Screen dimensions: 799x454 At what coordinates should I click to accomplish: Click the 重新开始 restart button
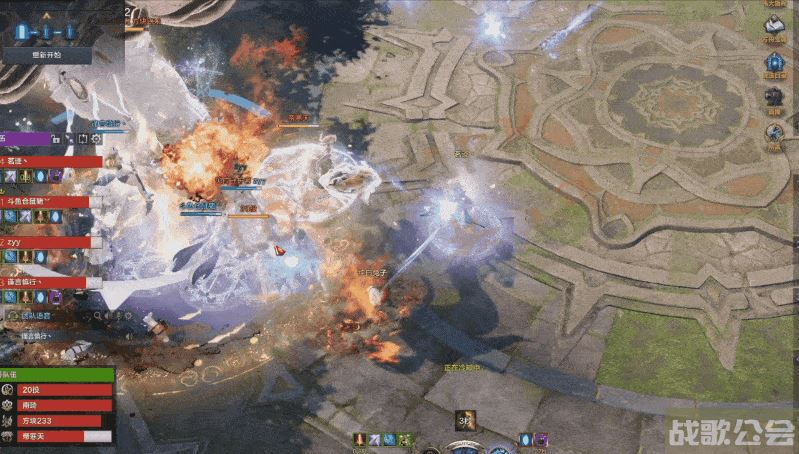coord(46,55)
